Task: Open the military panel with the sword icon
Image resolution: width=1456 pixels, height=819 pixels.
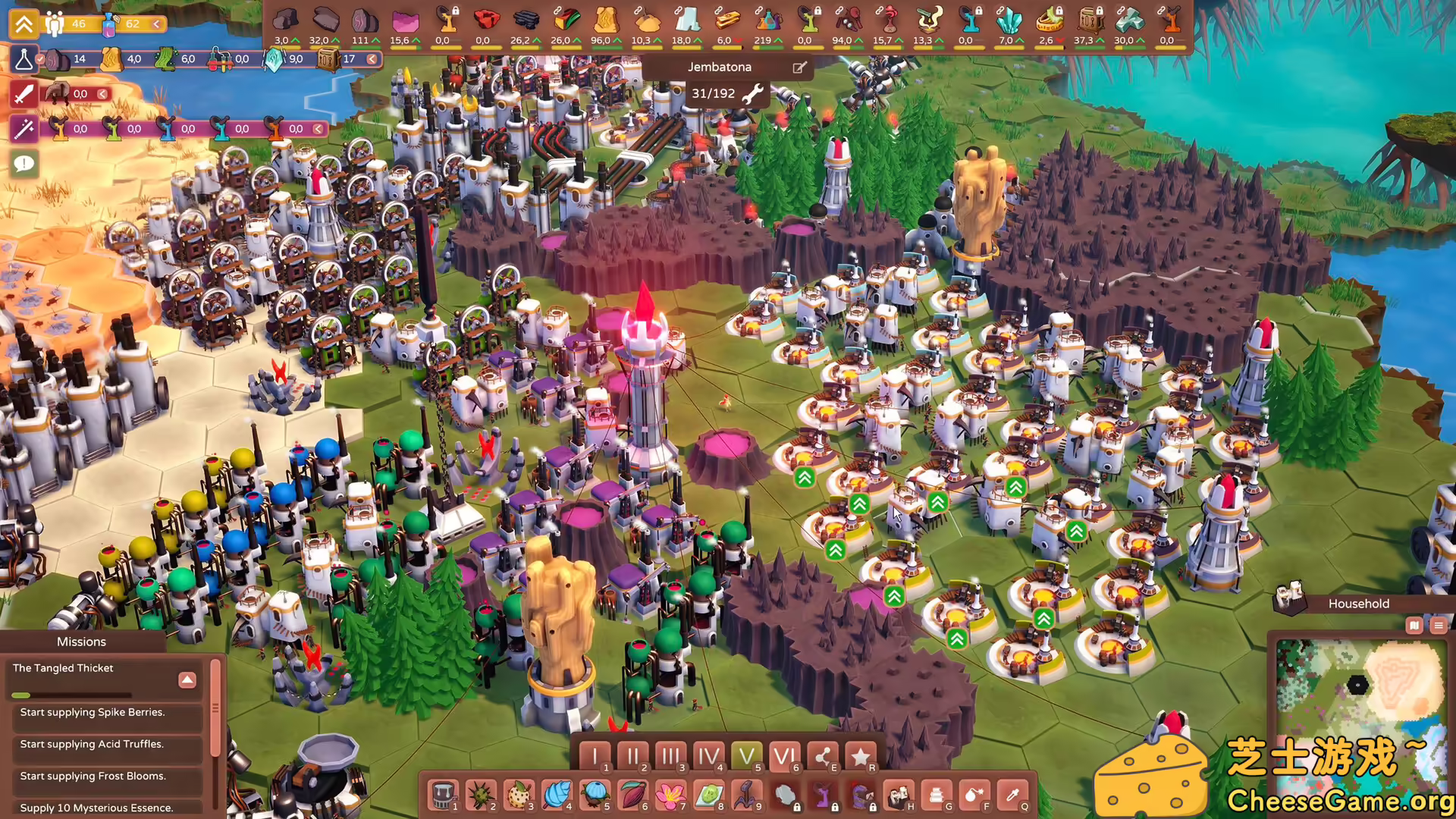Action: 23,94
